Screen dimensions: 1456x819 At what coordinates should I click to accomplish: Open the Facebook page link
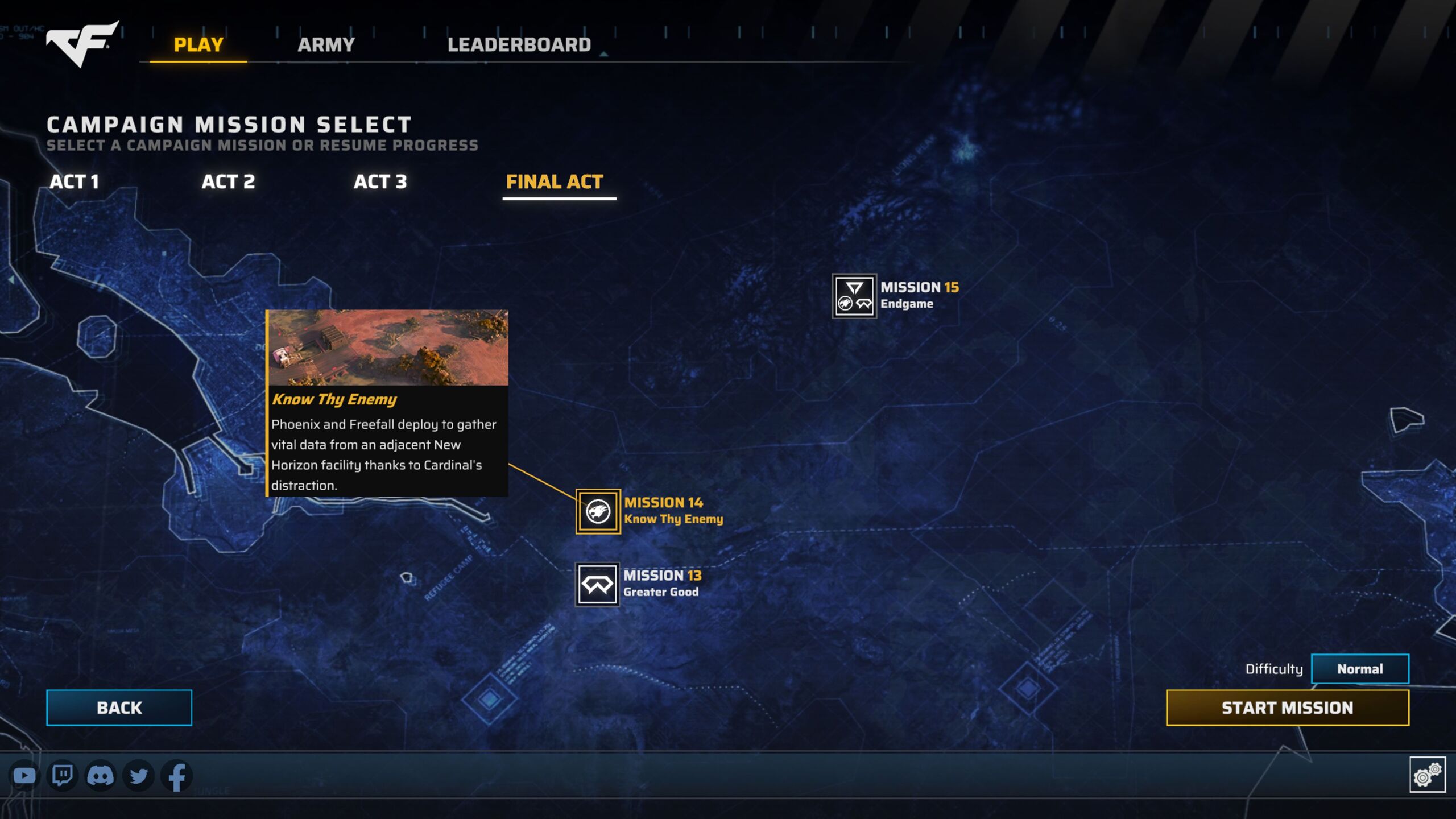176,776
